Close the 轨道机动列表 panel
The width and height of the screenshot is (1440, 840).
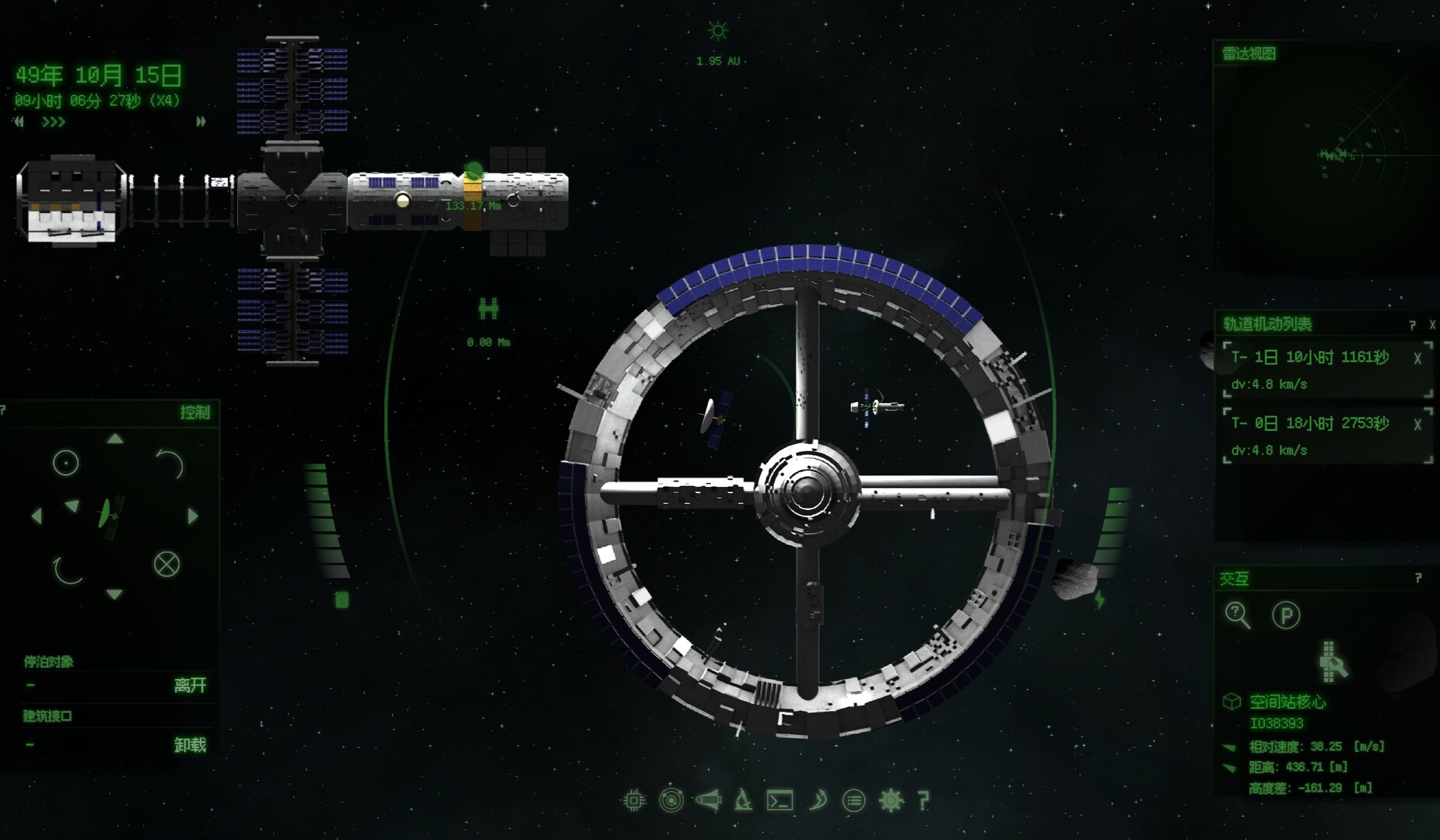tap(1432, 325)
